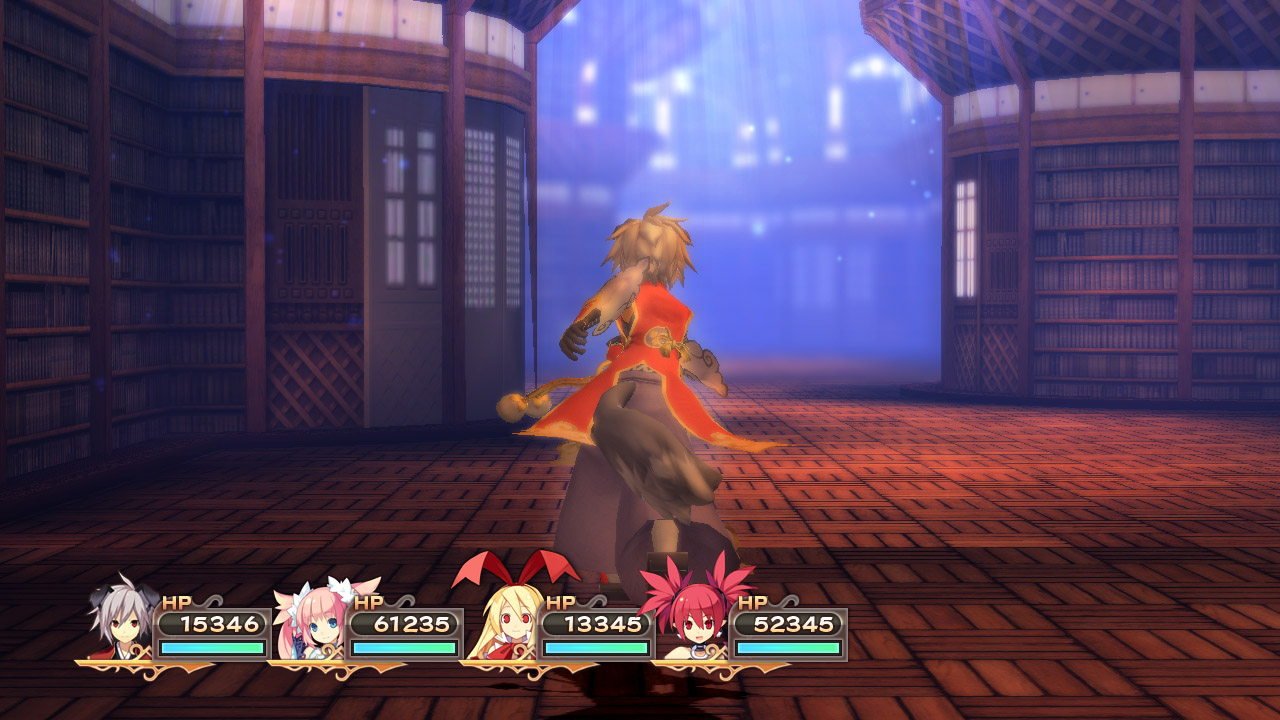Image resolution: width=1280 pixels, height=720 pixels.
Task: Choose the pink-haired girl's party portrait
Action: pos(313,622)
